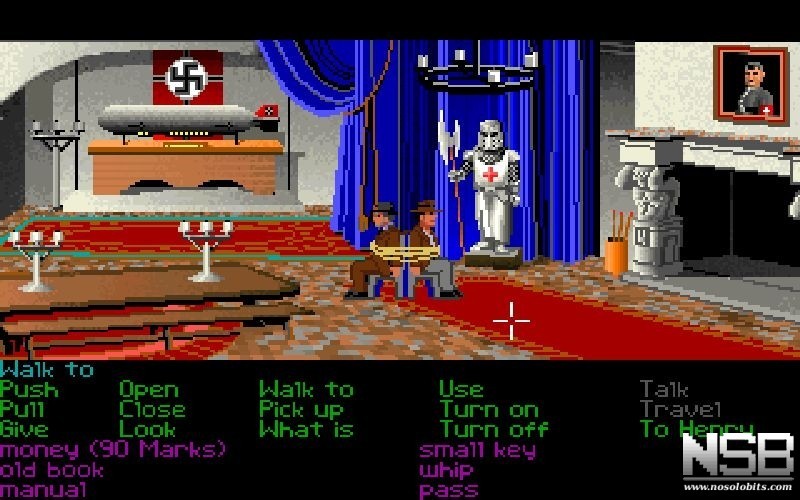Choose the Turn on verb
The height and width of the screenshot is (500, 800).
point(488,410)
